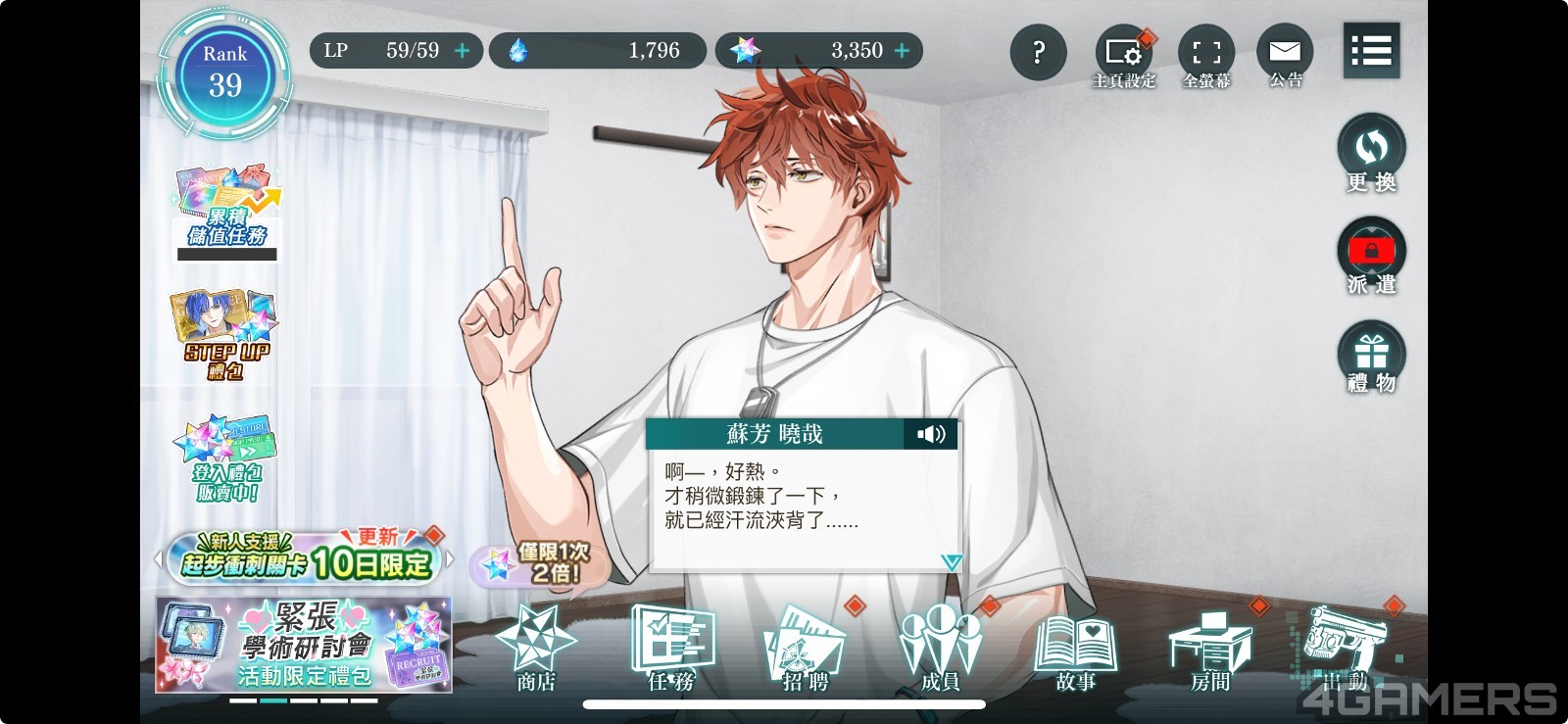Play the voice line speaker icon
This screenshot has height=724, width=1568.
pos(930,434)
